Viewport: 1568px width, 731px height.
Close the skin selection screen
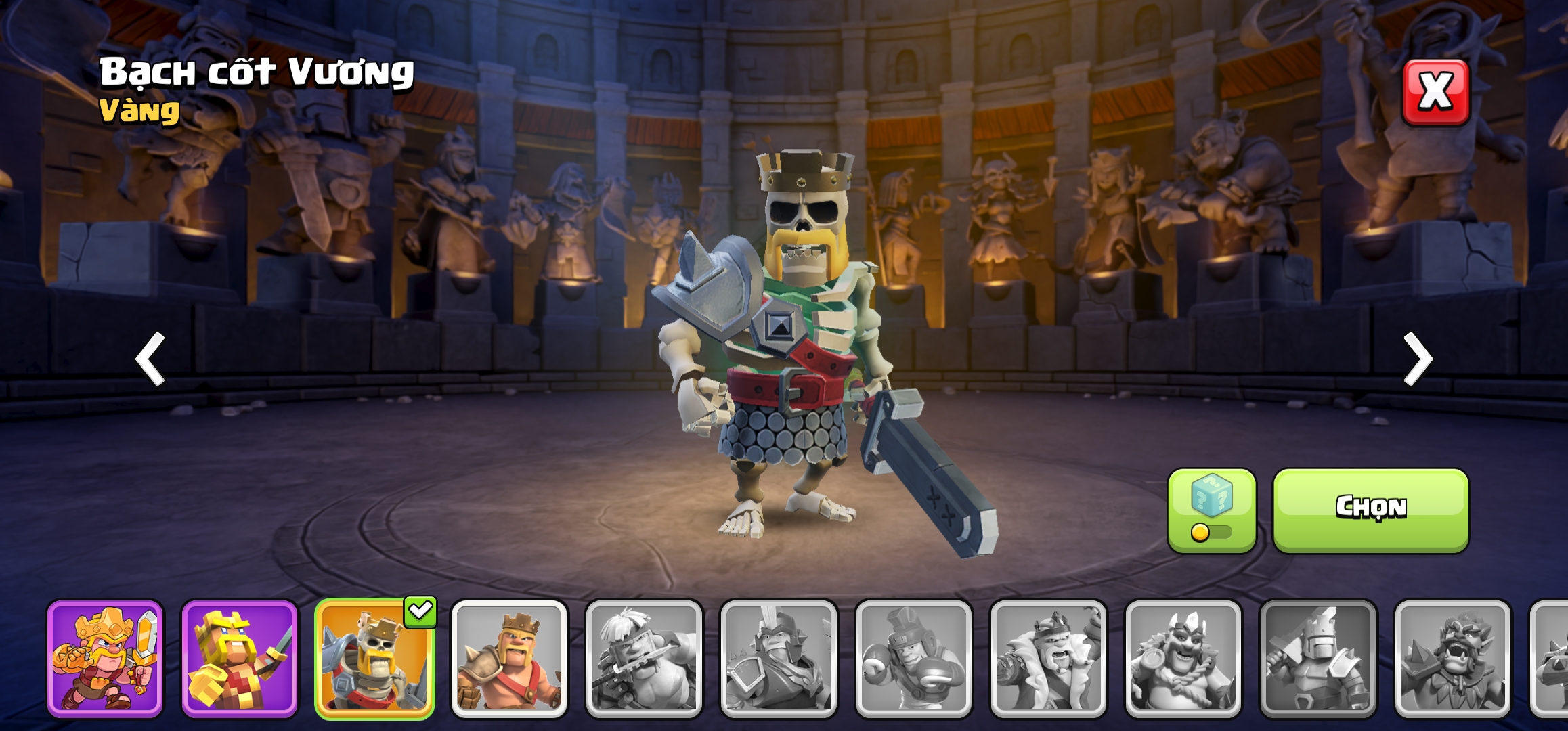pyautogui.click(x=1435, y=92)
